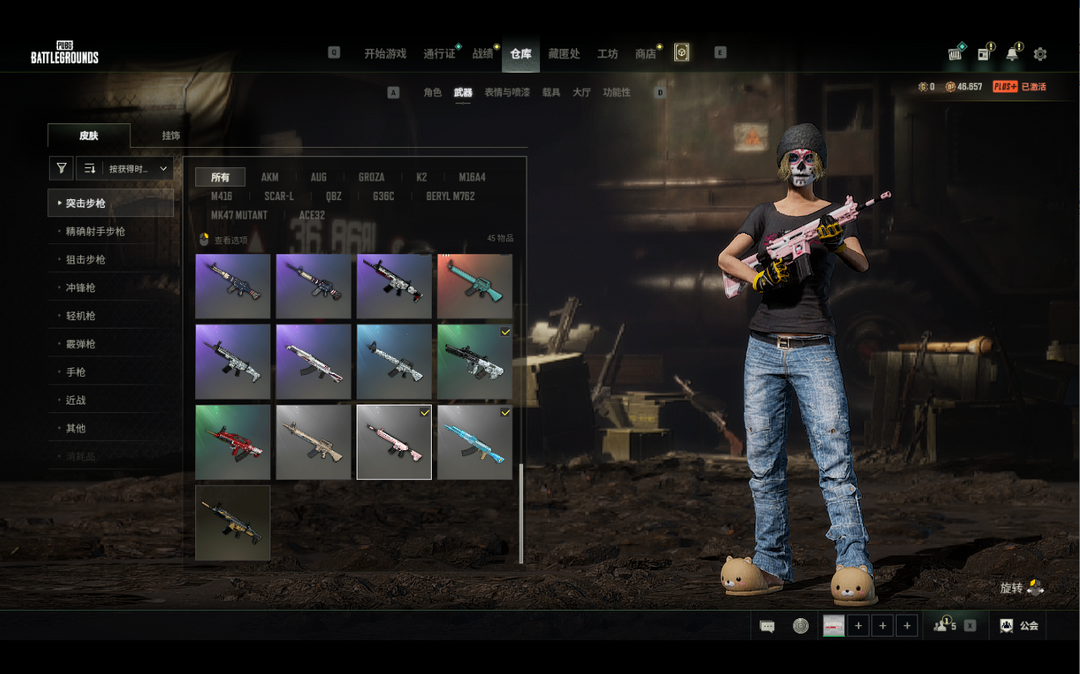Open the gear settings icon
This screenshot has height=674, width=1080.
[1040, 54]
